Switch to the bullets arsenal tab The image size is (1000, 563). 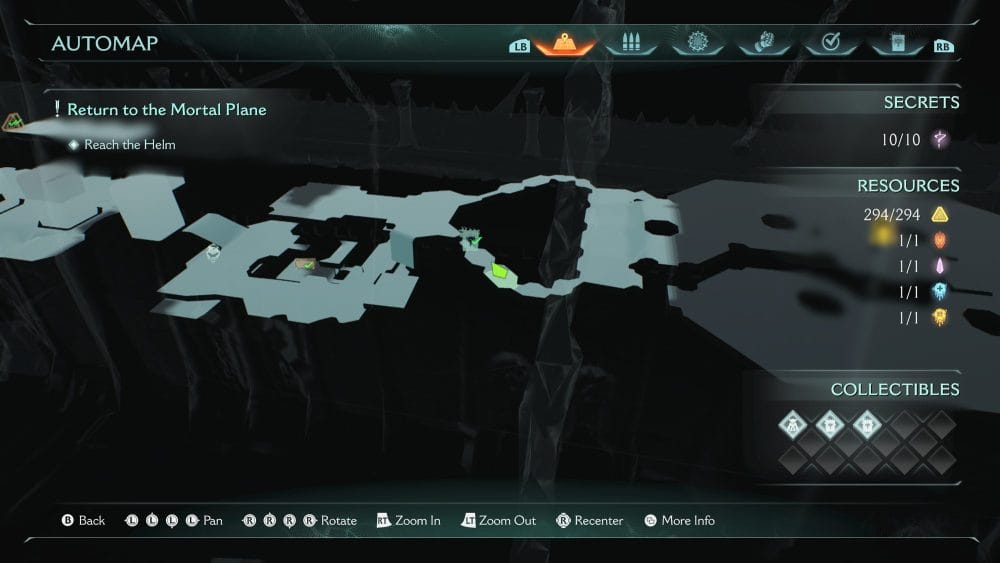(629, 44)
